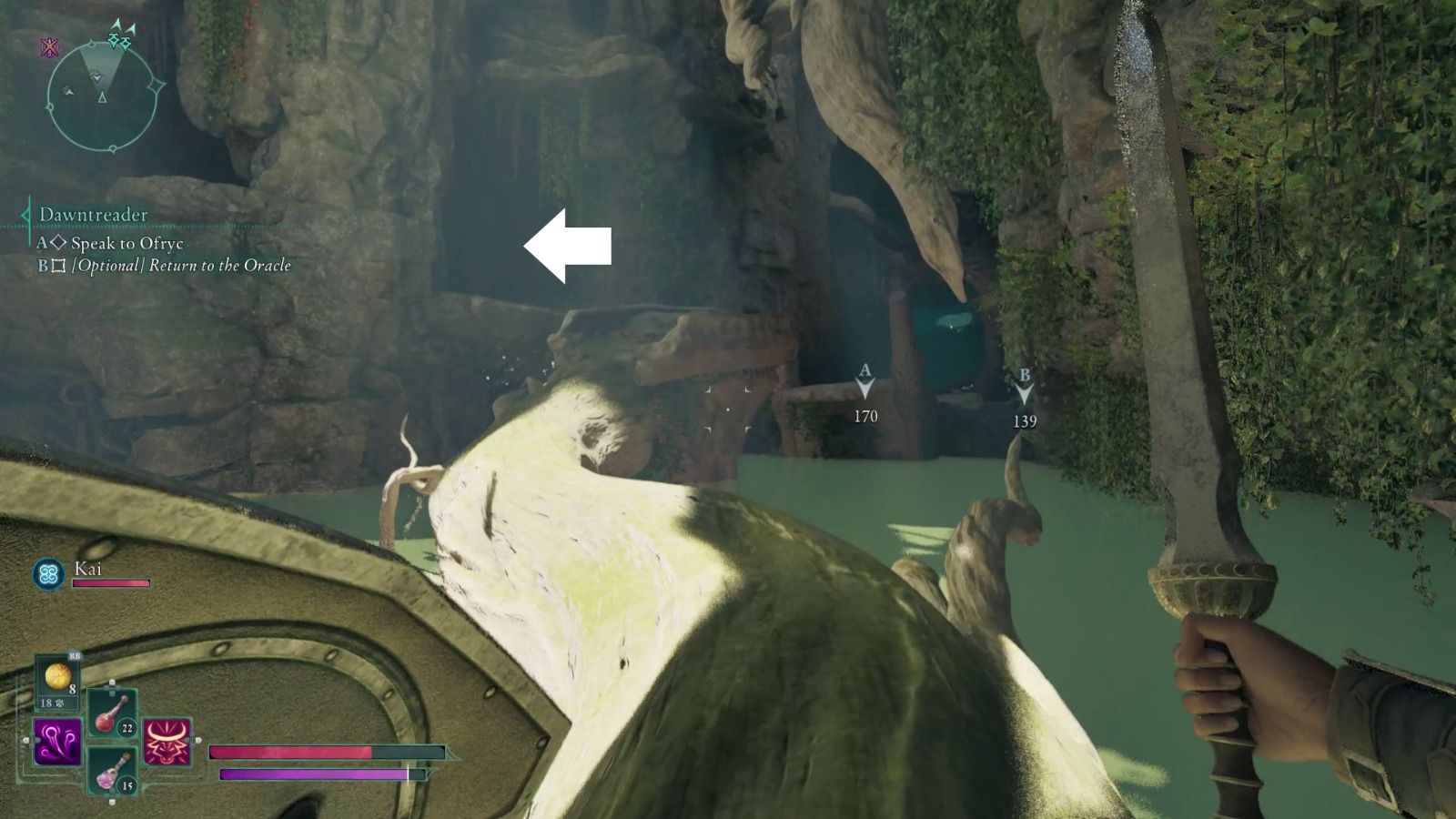The width and height of the screenshot is (1456, 819).
Task: Click the teal sparkle quest marker above the compass
Action: point(119,35)
